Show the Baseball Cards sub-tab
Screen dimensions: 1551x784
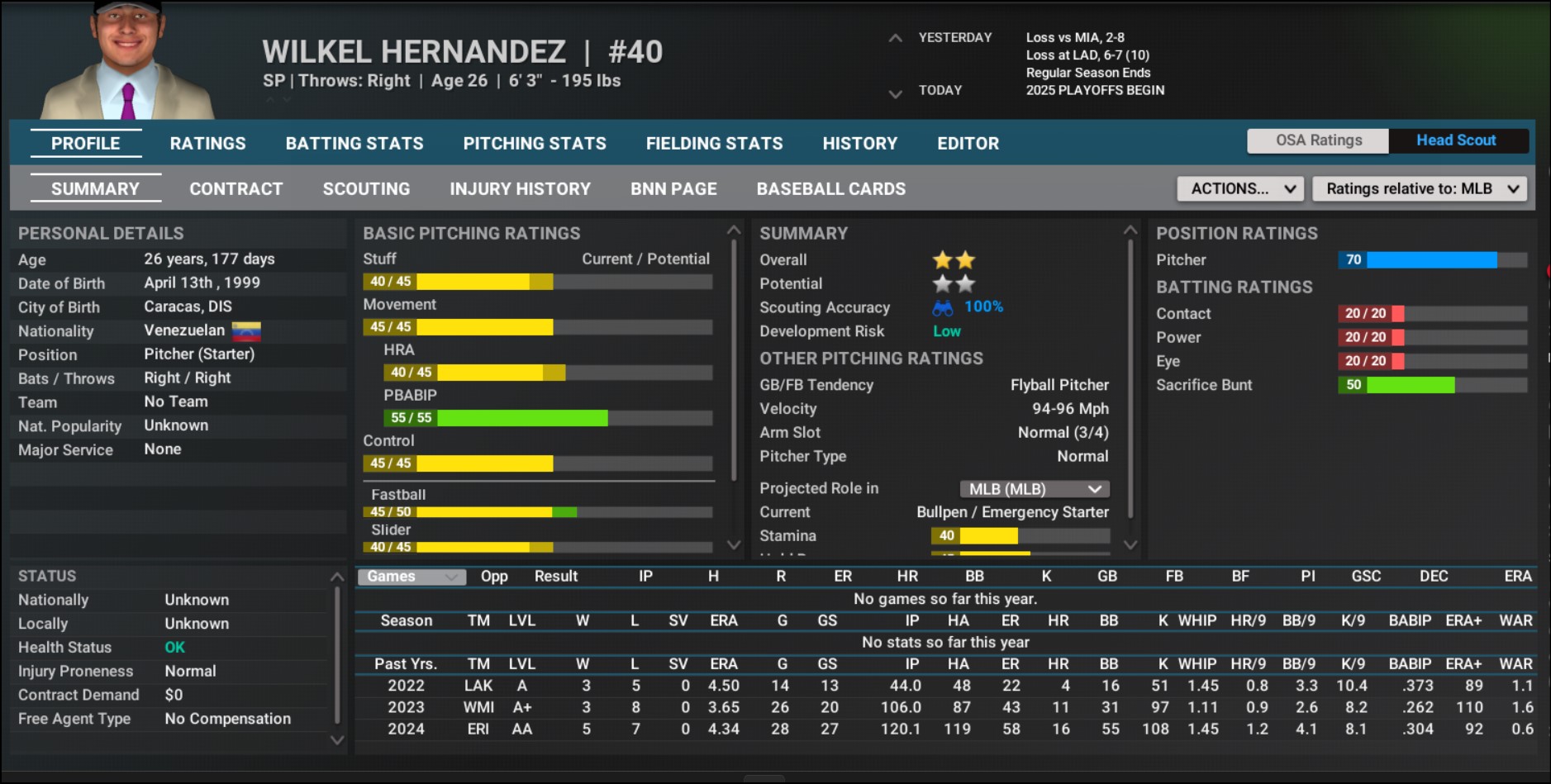point(830,188)
